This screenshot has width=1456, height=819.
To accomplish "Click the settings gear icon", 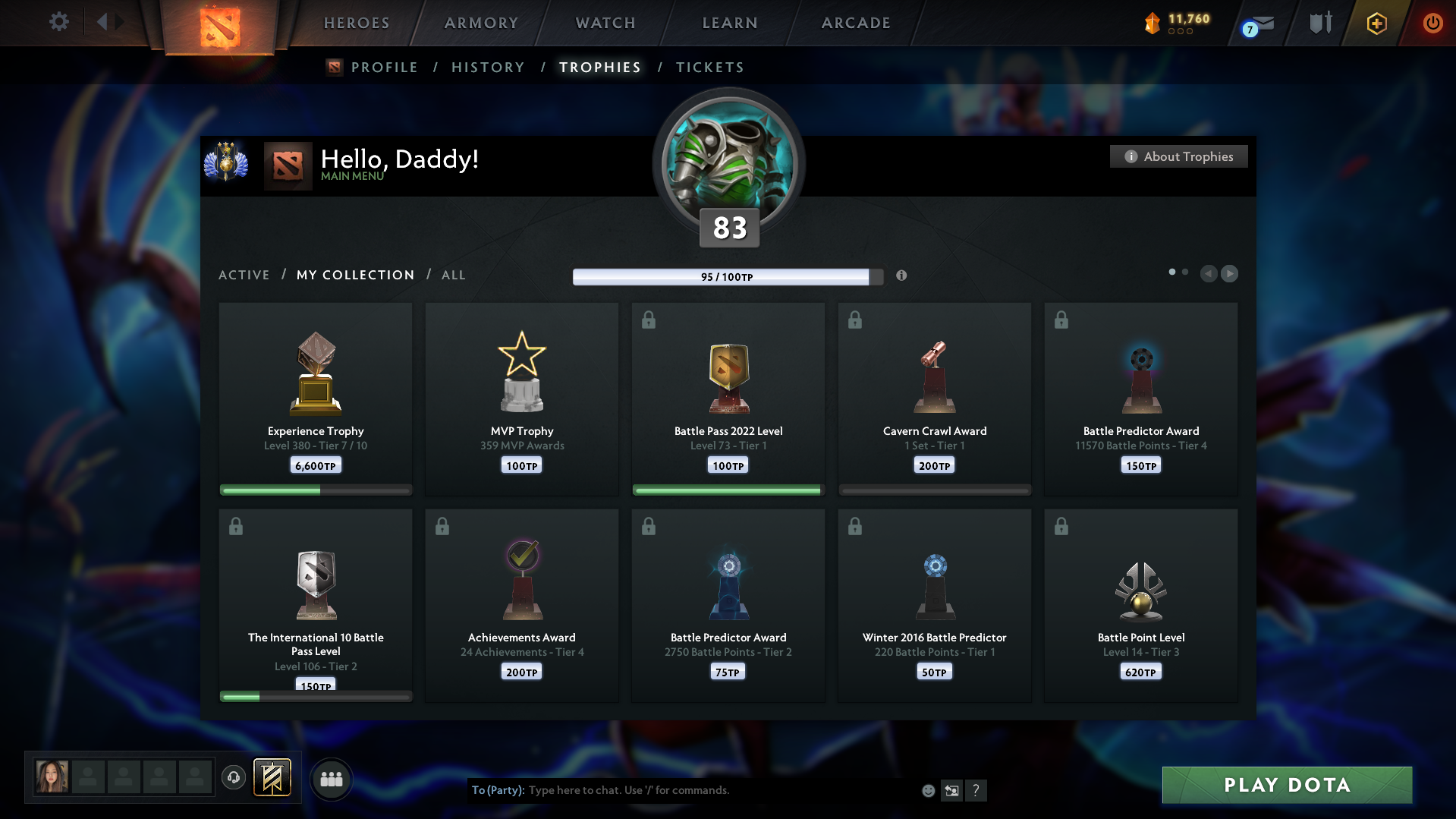I will [59, 22].
